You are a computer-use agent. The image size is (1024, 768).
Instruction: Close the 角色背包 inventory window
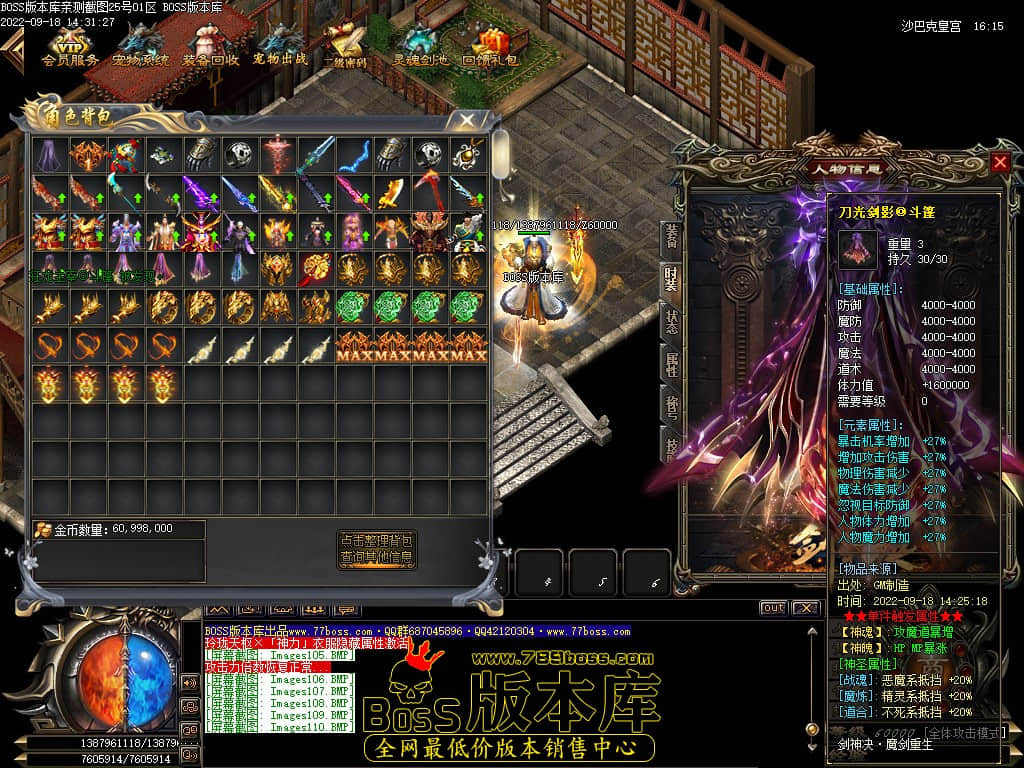[x=467, y=118]
